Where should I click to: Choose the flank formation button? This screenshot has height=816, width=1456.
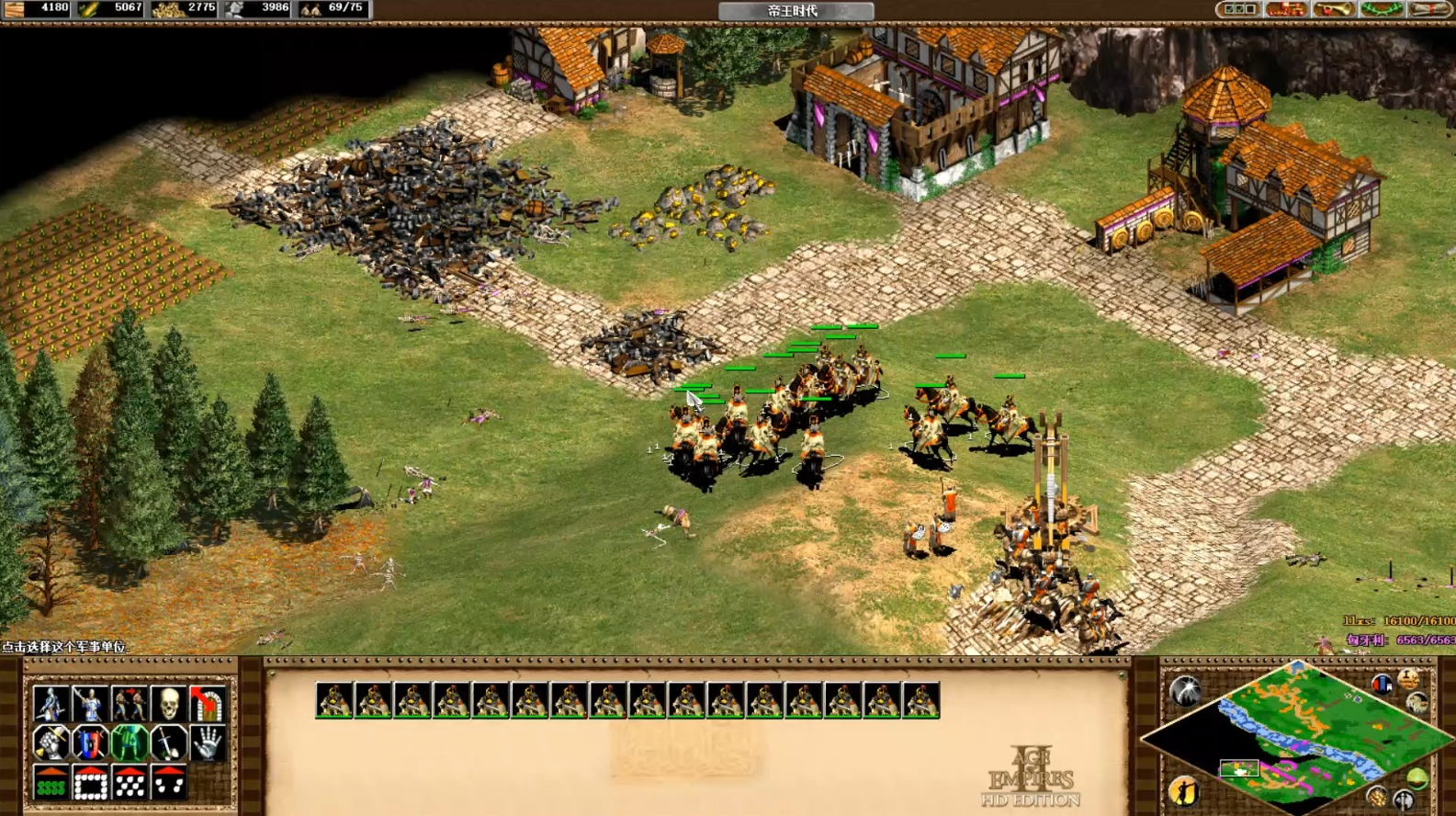(168, 782)
